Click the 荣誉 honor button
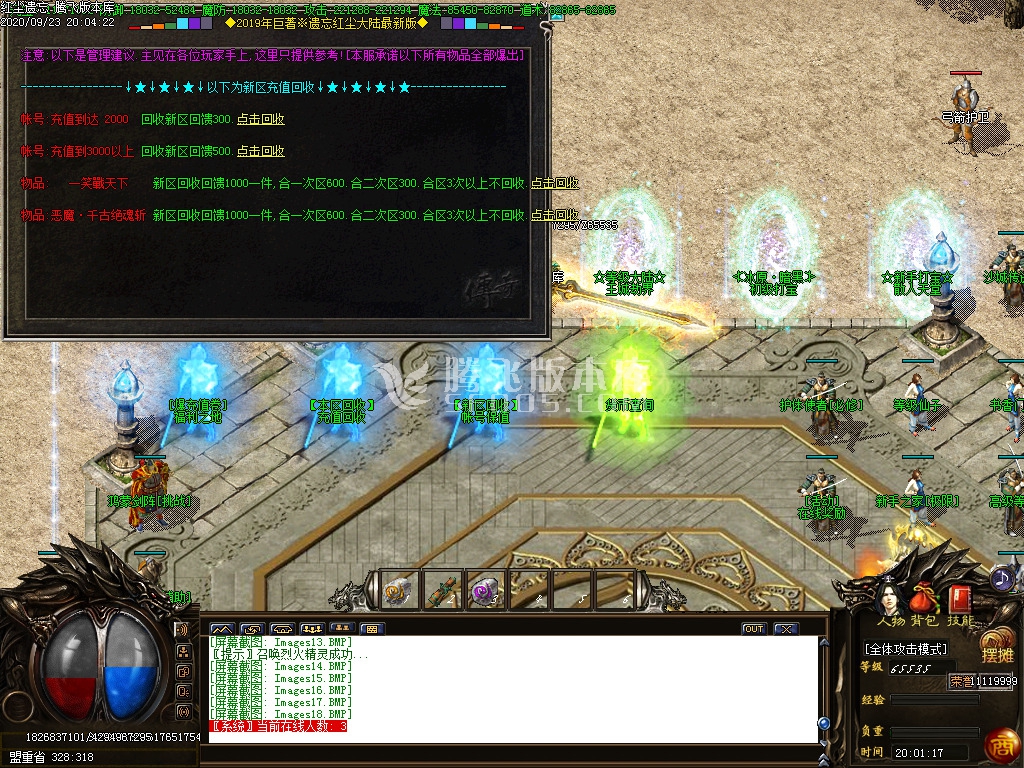Image resolution: width=1024 pixels, height=768 pixels. pyautogui.click(x=960, y=681)
